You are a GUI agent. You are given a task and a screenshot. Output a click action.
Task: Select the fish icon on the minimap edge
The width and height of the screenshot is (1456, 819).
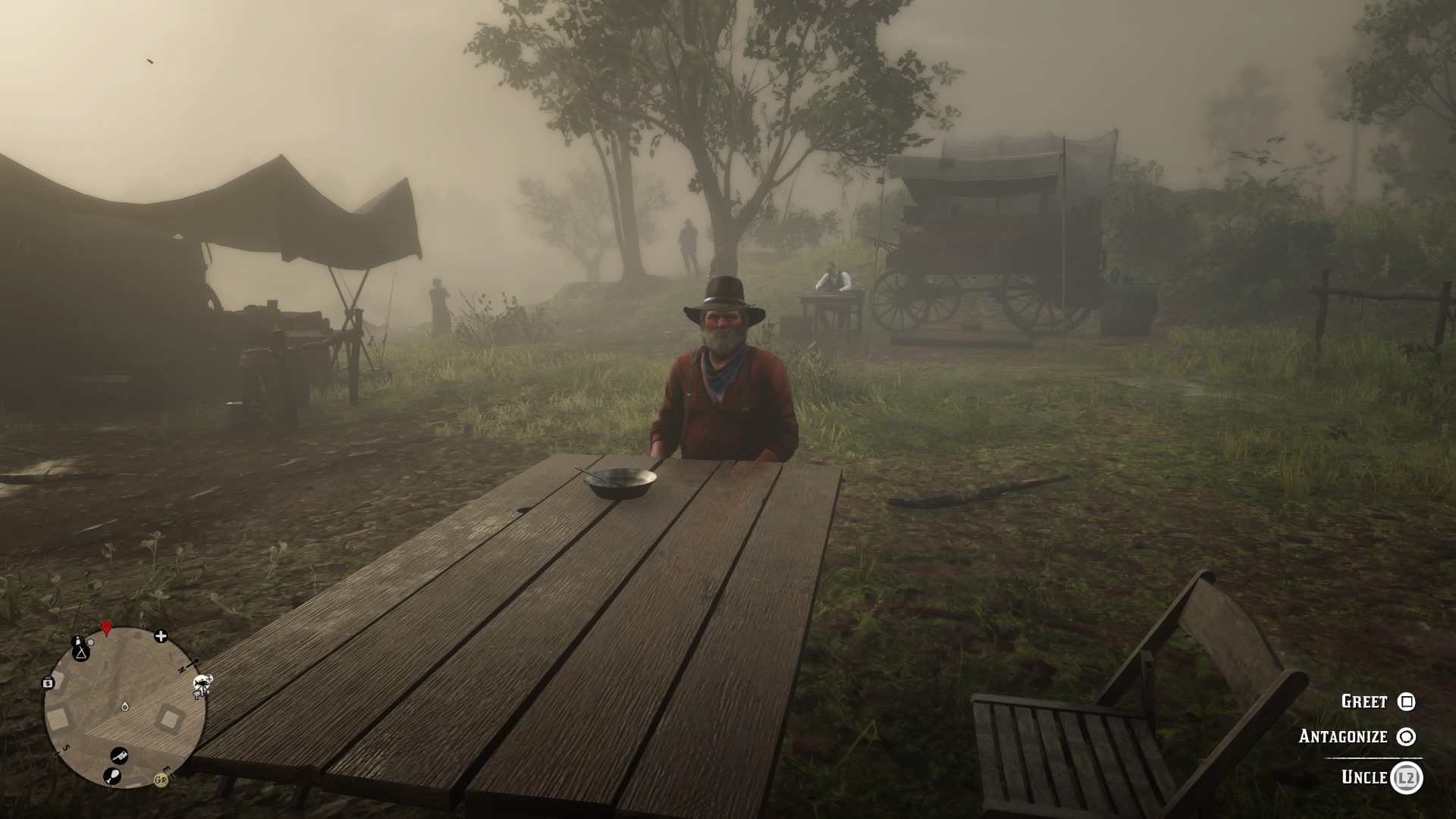coord(200,683)
